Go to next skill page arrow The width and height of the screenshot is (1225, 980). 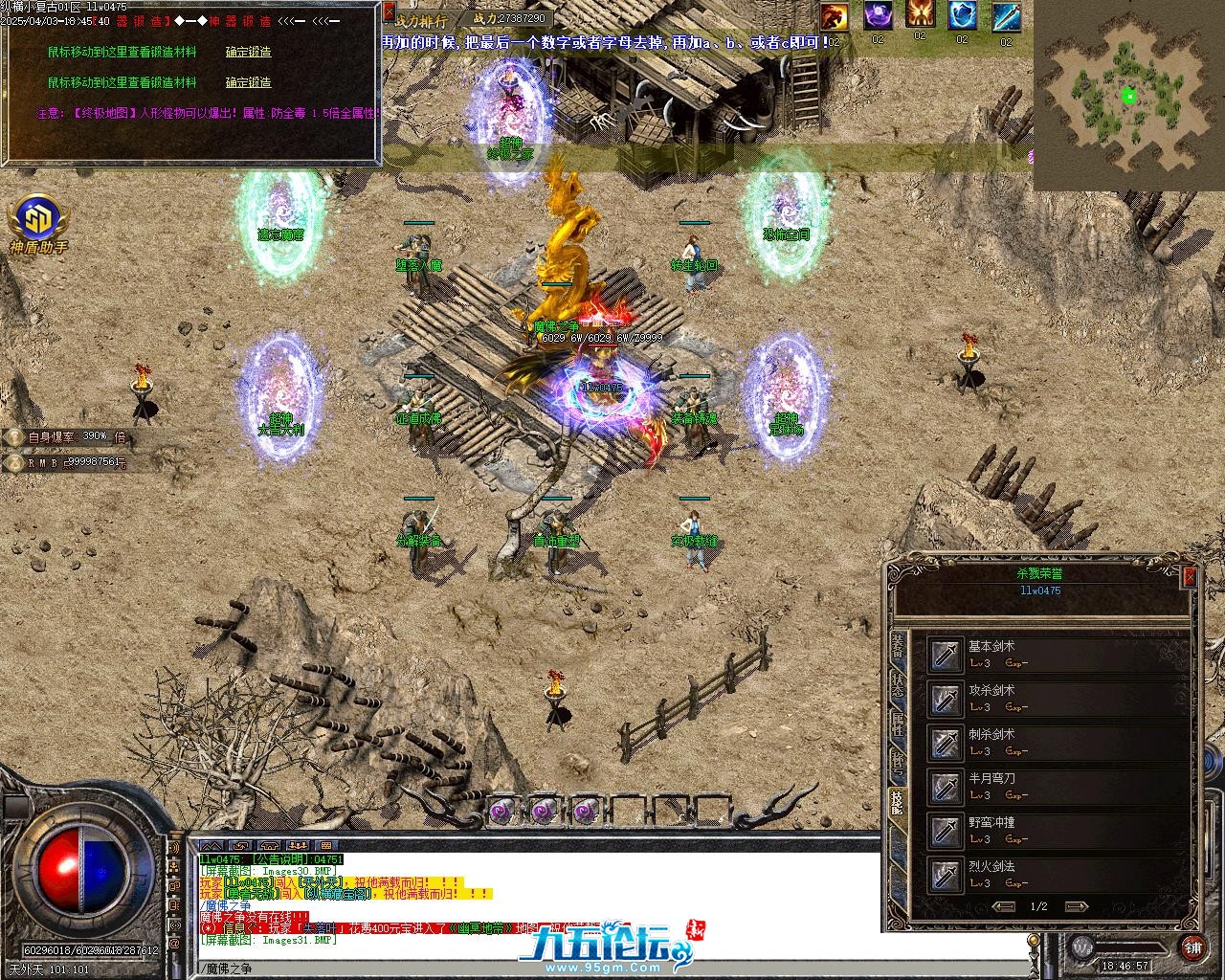tap(1077, 906)
